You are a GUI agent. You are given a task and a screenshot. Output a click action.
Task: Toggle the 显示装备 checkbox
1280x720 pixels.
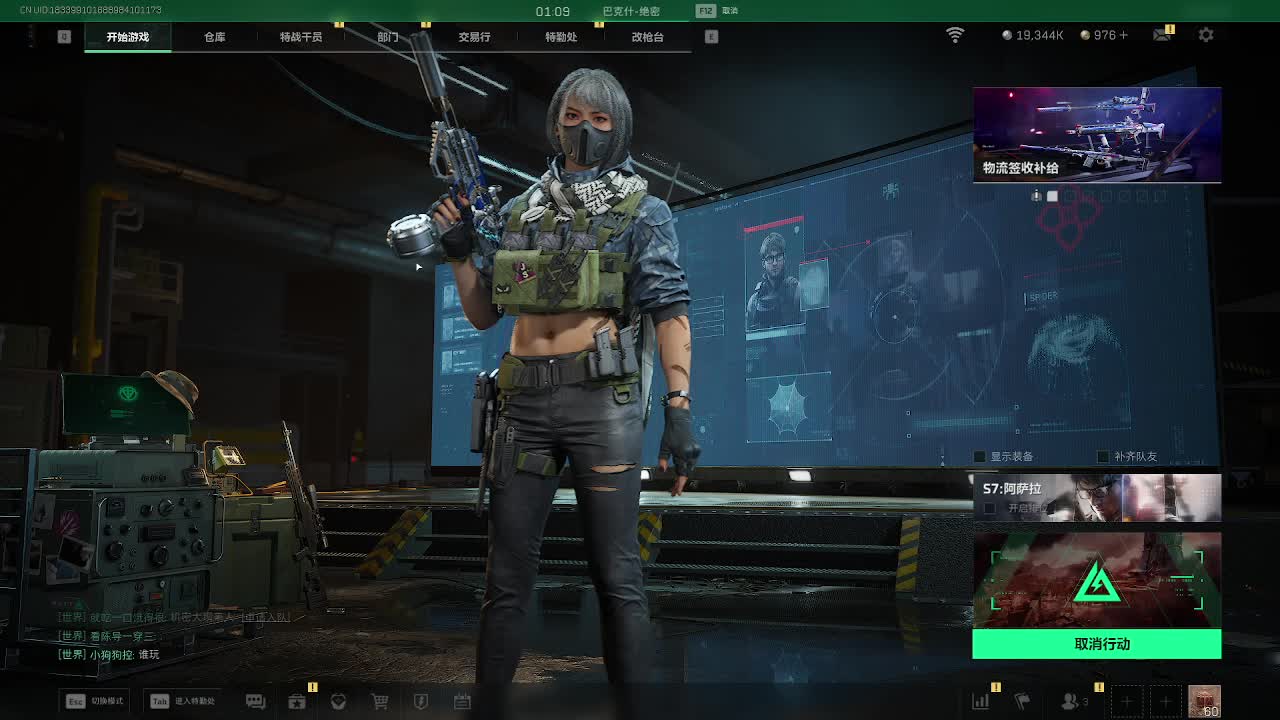pyautogui.click(x=982, y=457)
